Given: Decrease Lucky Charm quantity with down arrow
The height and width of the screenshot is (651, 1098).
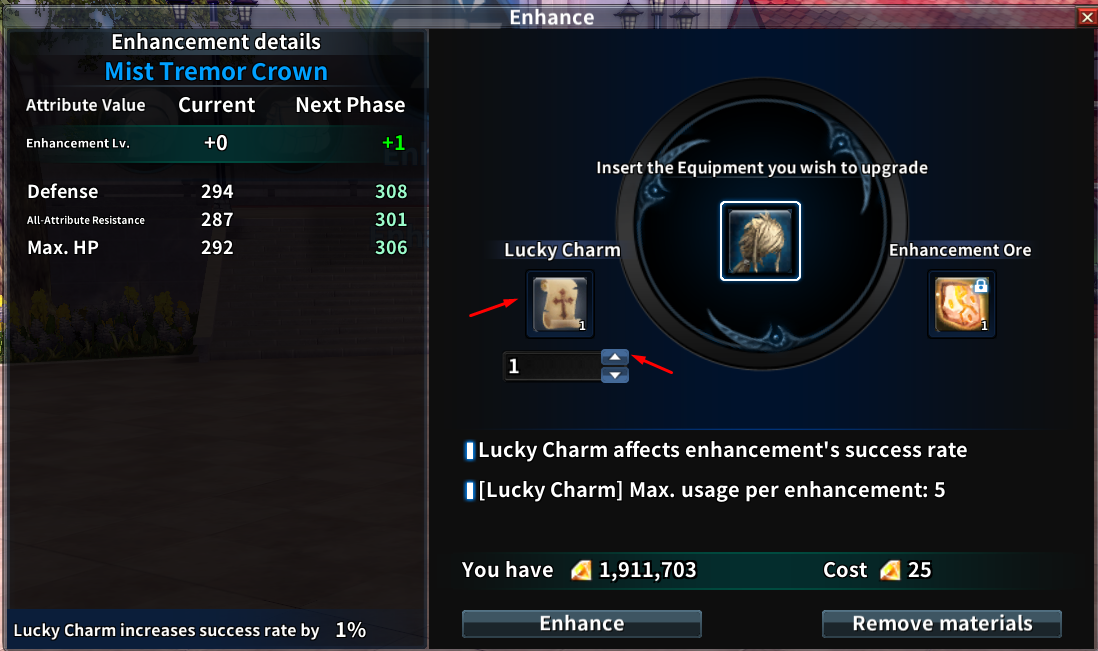Looking at the screenshot, I should [615, 375].
